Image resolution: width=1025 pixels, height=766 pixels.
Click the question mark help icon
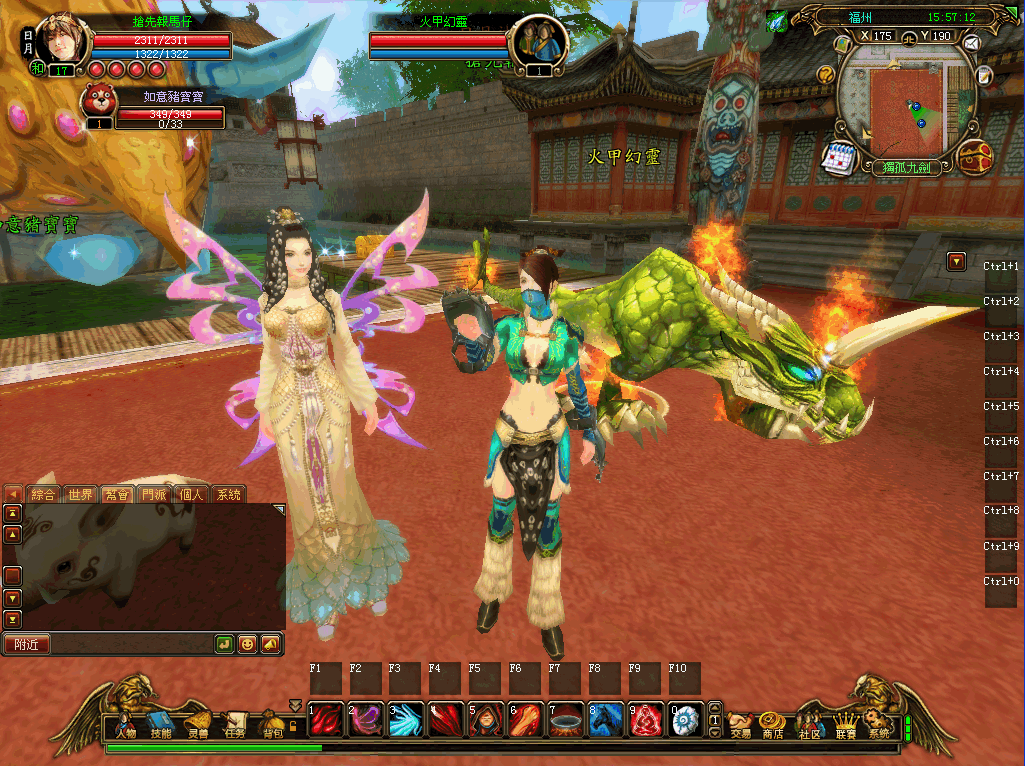pyautogui.click(x=826, y=74)
